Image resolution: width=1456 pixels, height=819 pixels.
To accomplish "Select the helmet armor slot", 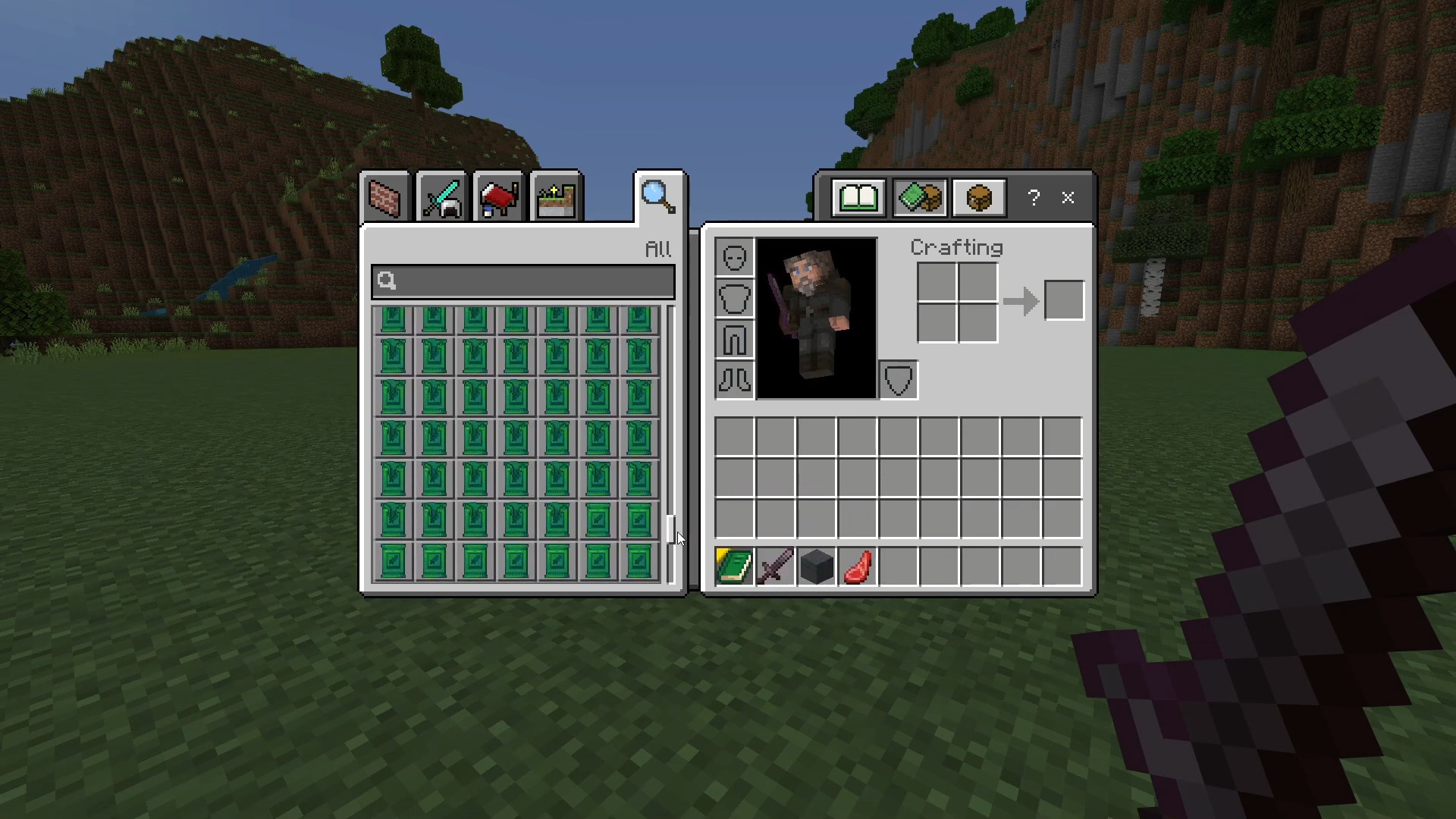I will point(733,256).
